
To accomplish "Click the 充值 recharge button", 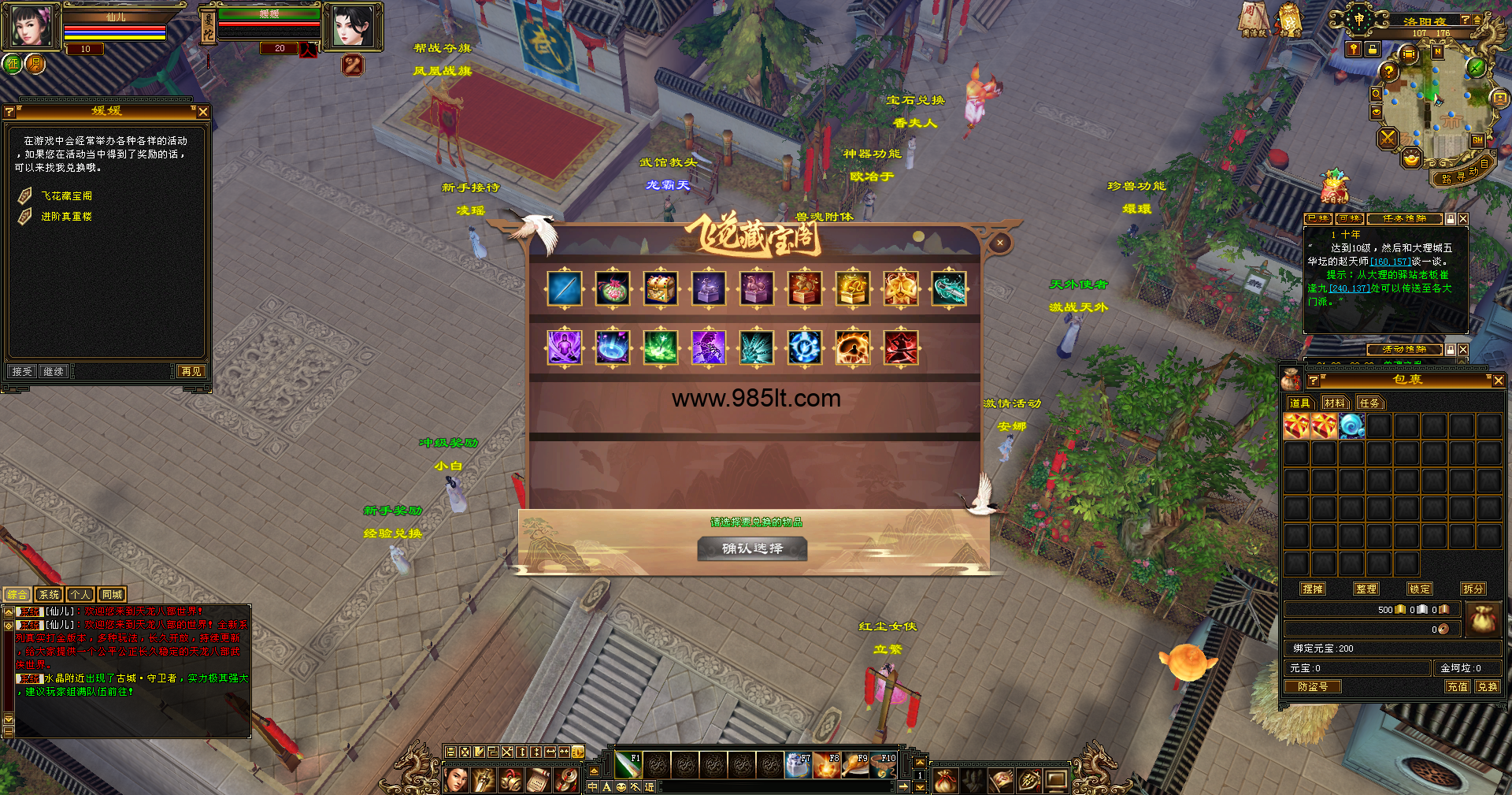I will point(1457,686).
